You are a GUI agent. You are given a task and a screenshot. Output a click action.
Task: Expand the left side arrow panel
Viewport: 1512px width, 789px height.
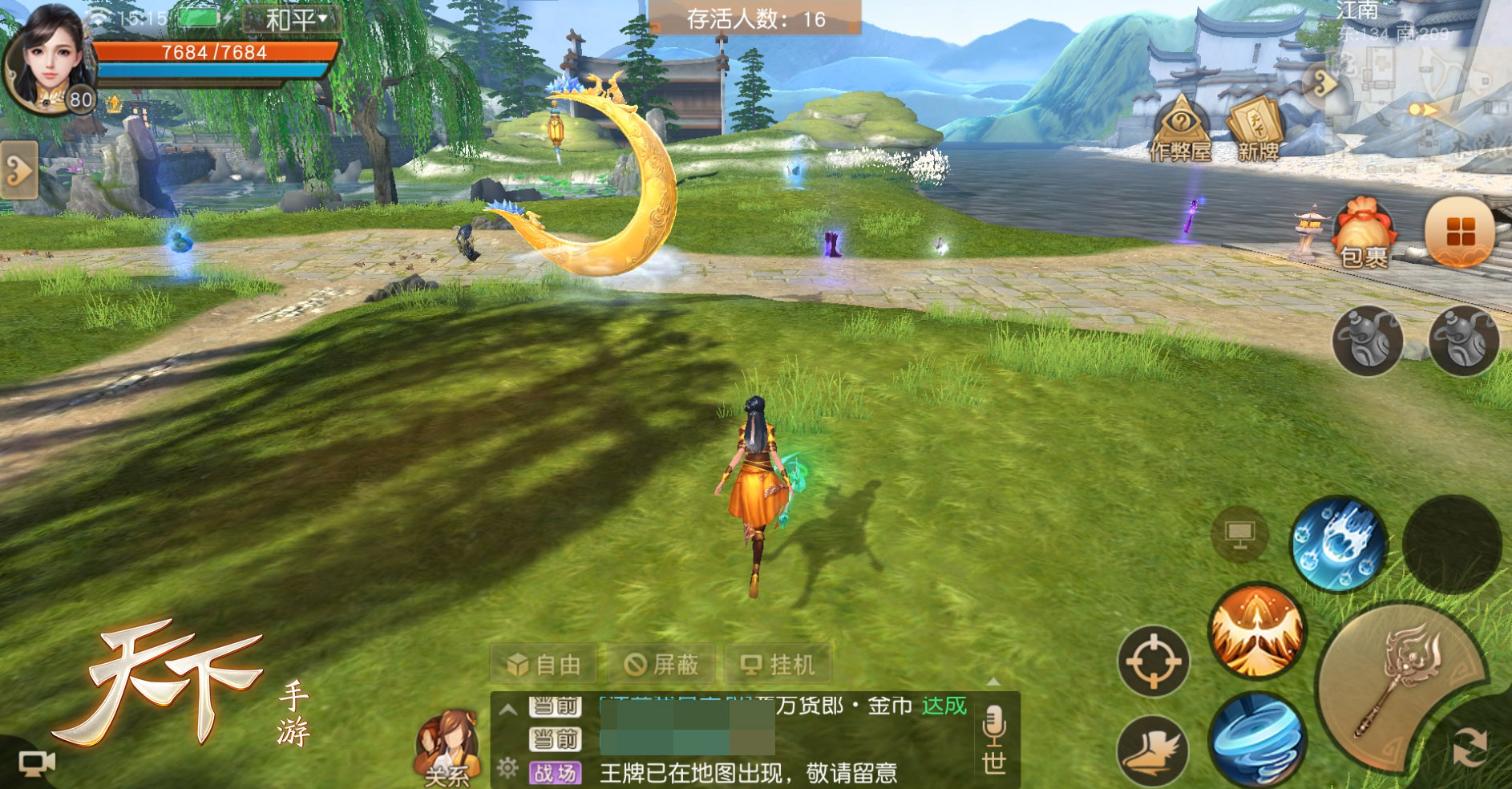[18, 170]
